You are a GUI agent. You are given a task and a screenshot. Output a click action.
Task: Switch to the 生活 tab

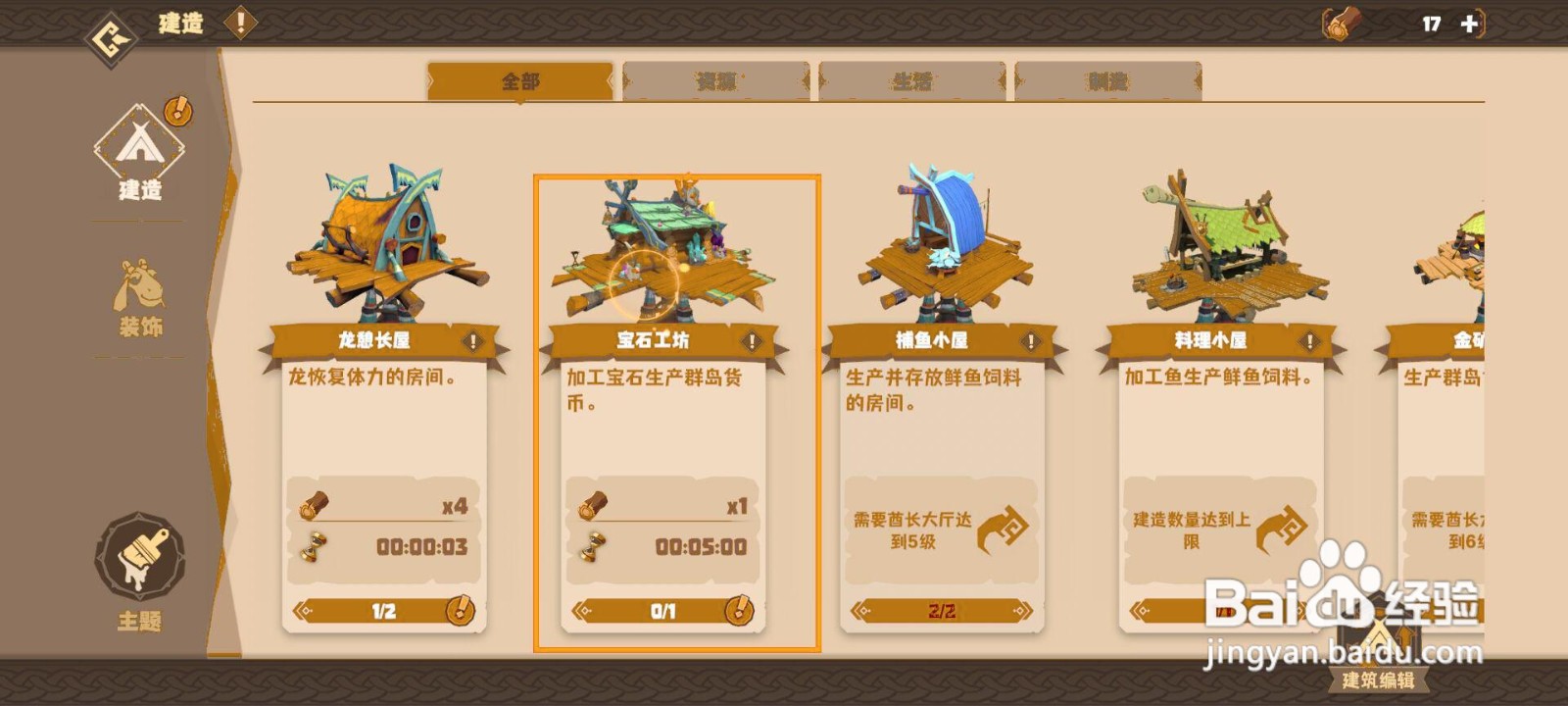coord(911,80)
